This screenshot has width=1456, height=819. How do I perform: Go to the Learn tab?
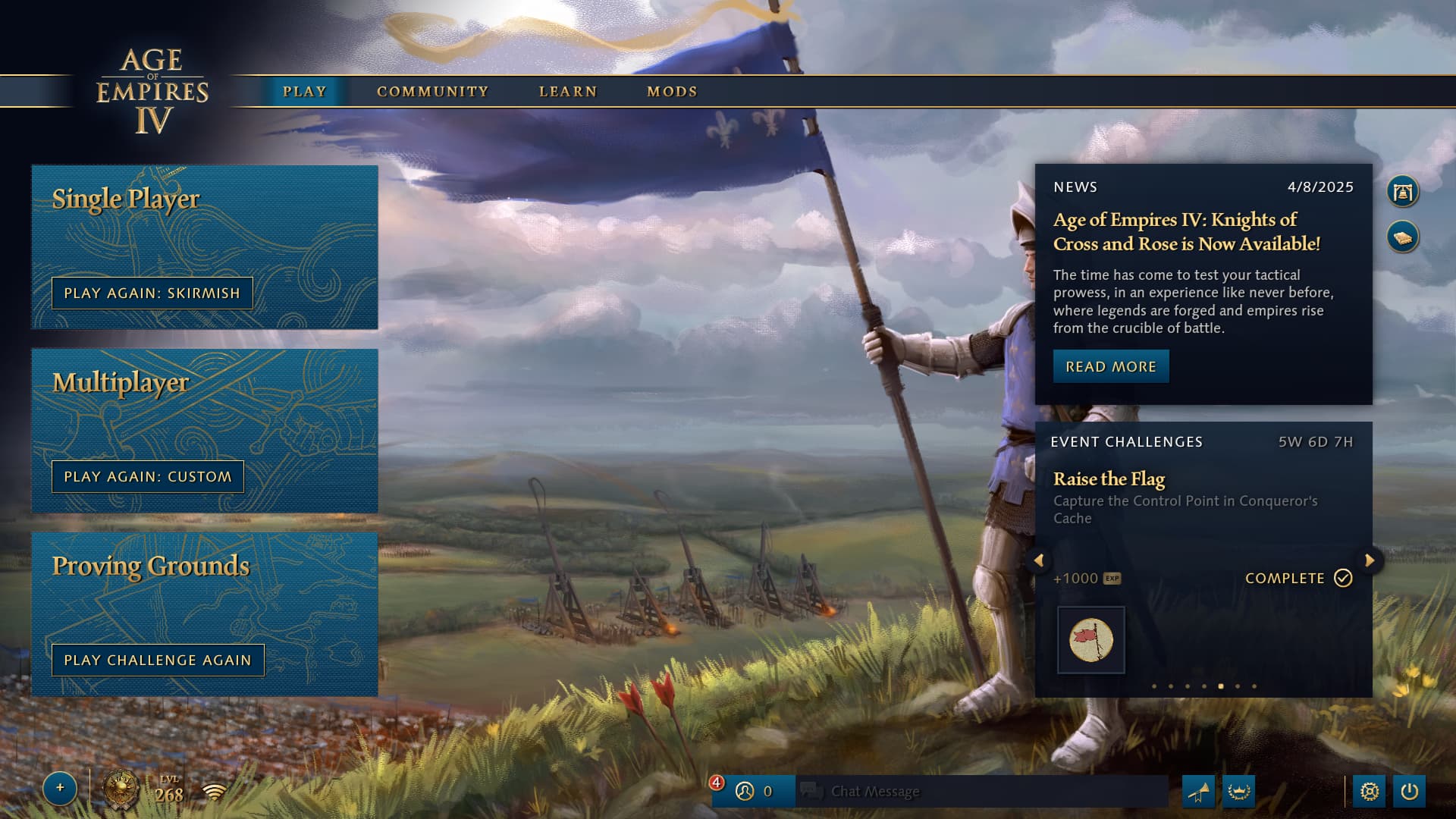568,92
